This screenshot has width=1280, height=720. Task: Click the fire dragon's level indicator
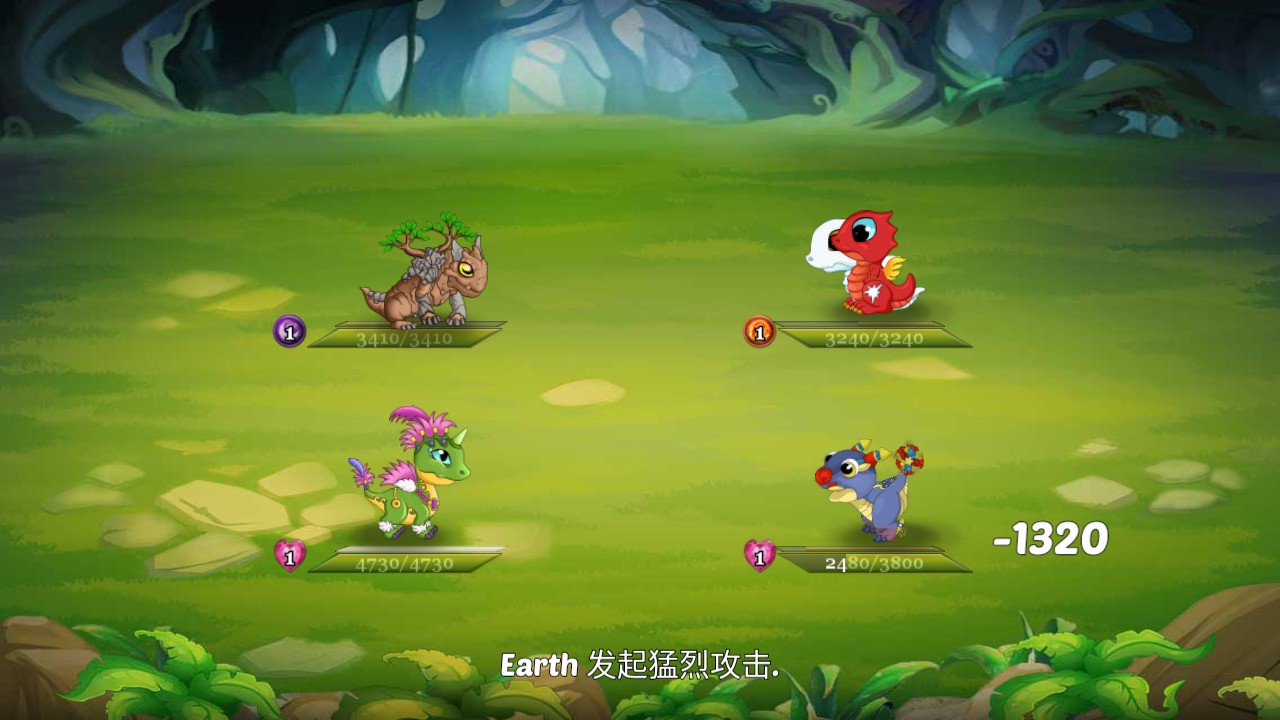pyautogui.click(x=760, y=330)
